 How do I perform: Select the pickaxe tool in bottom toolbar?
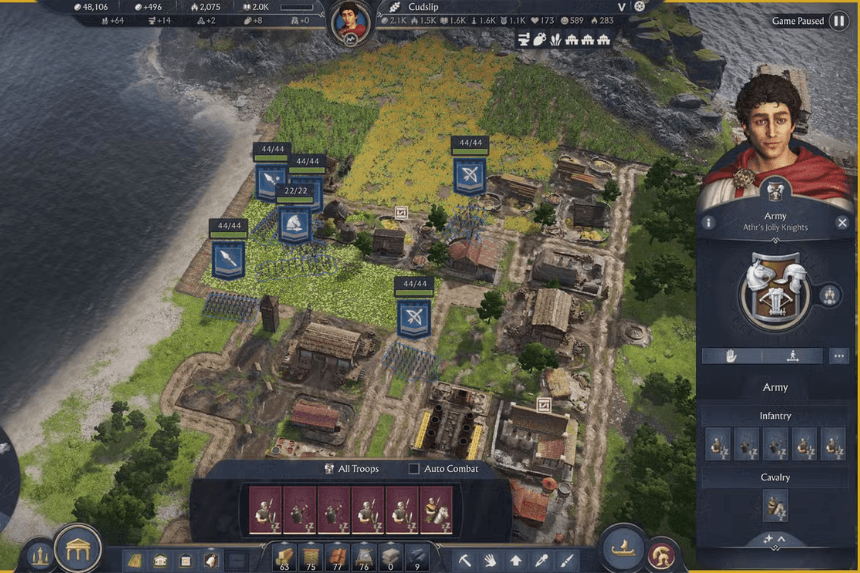click(x=465, y=560)
